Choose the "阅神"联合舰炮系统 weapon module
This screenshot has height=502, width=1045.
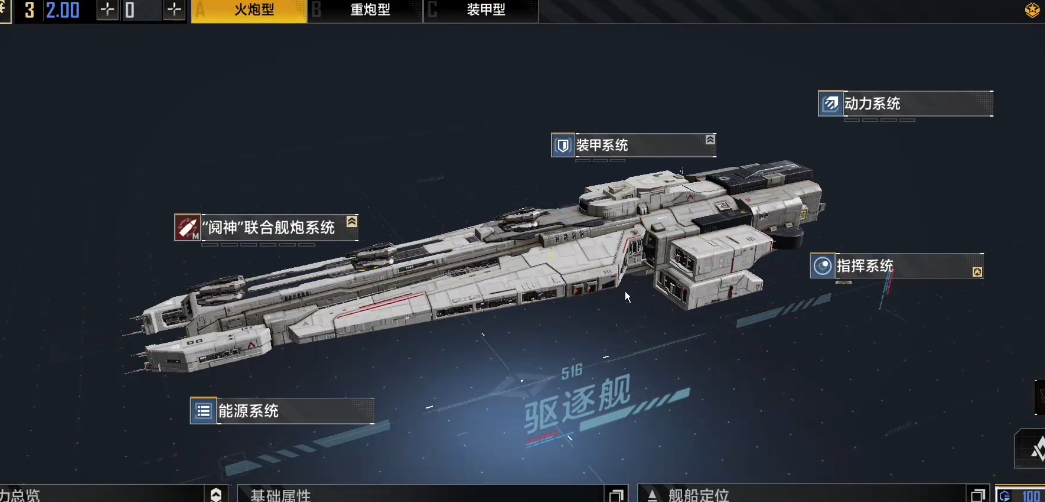pos(268,227)
